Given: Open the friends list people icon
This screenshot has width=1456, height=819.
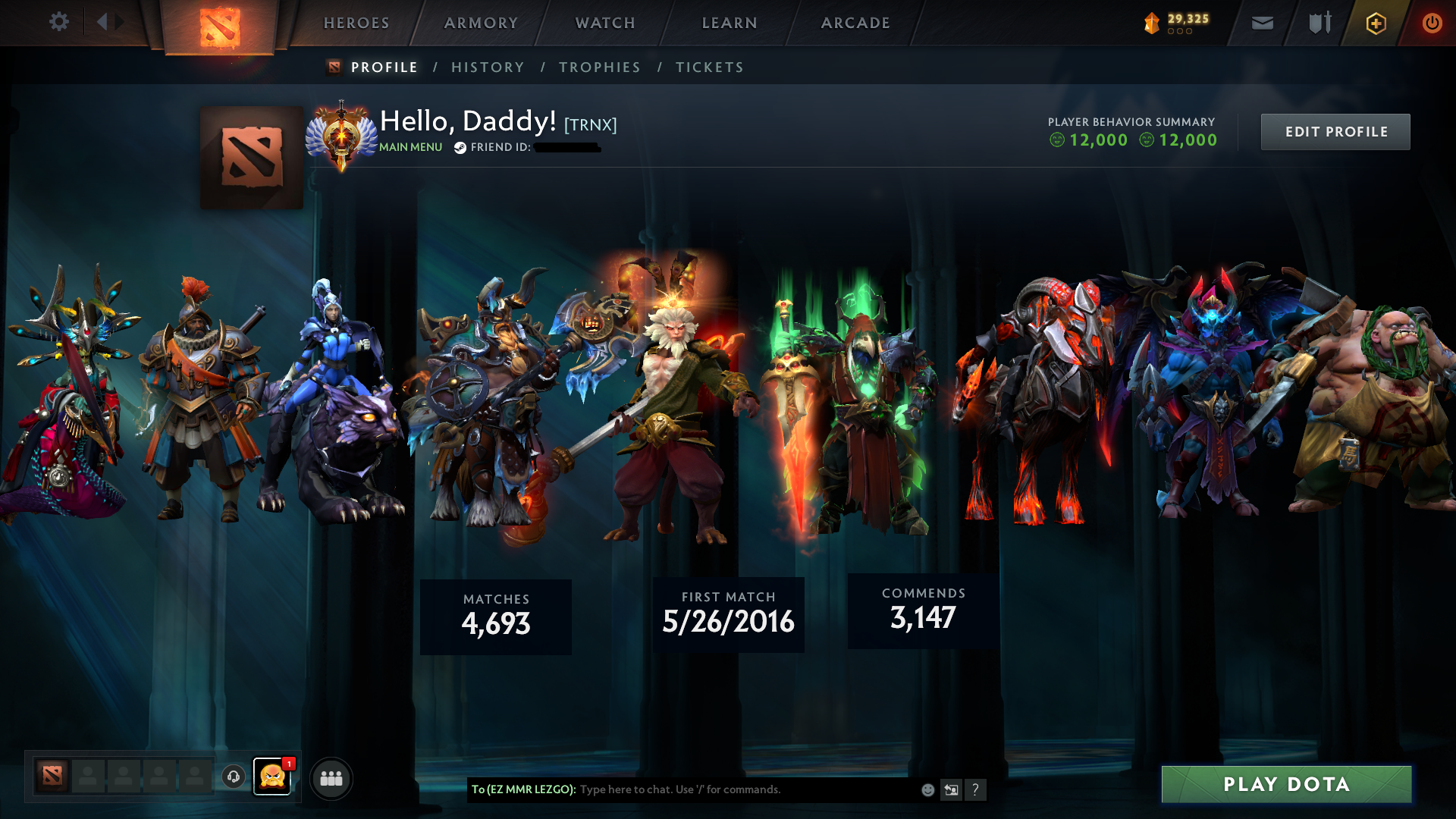Looking at the screenshot, I should tap(330, 777).
